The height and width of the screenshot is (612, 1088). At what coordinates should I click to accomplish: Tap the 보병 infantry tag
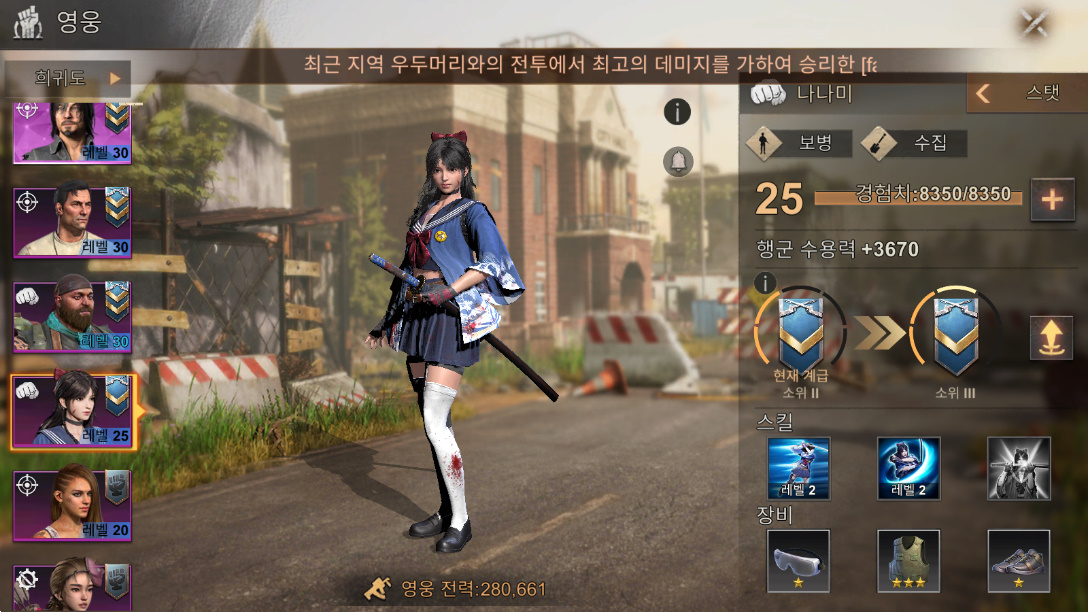tap(799, 143)
